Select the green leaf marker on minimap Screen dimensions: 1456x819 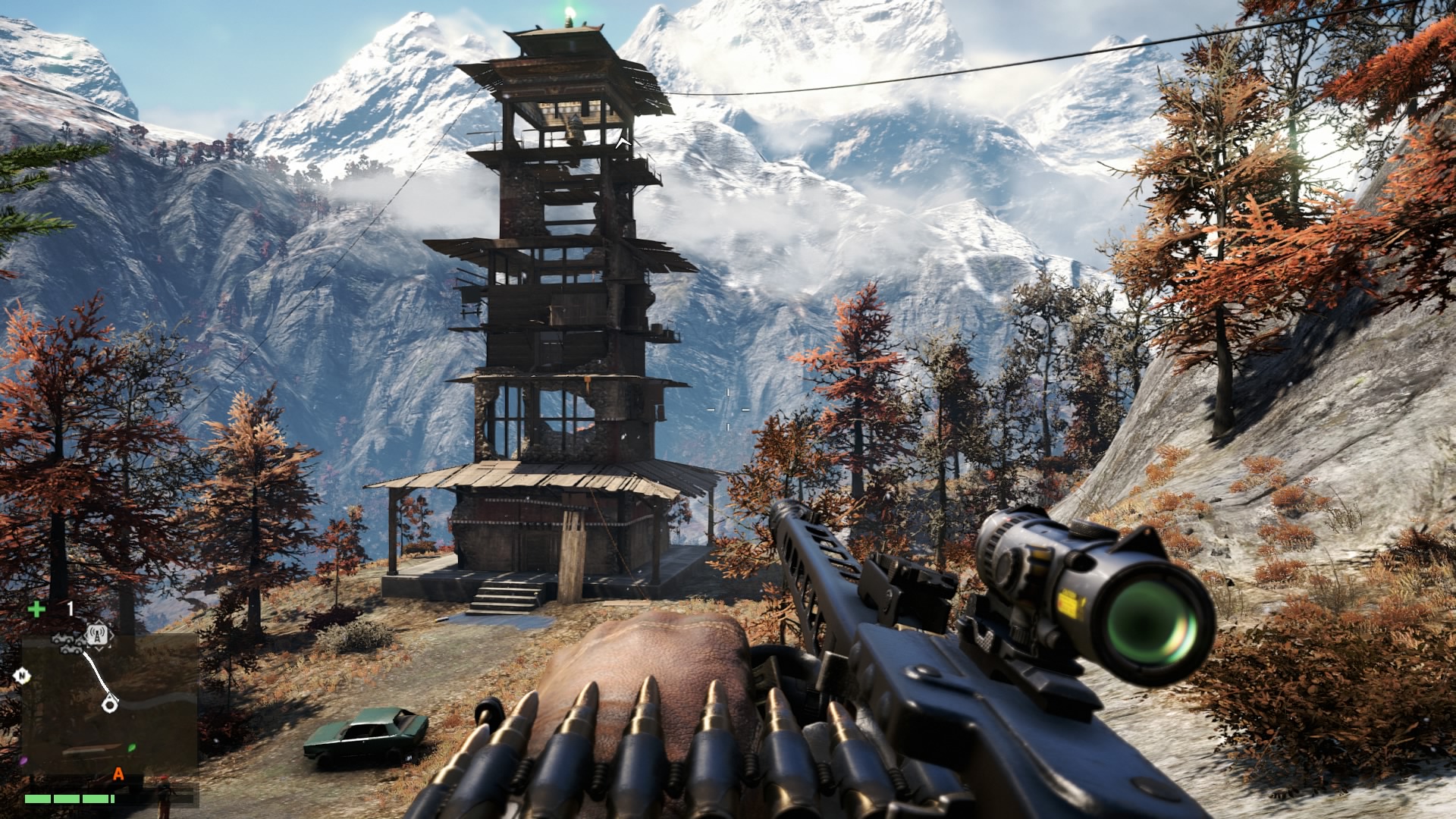pyautogui.click(x=132, y=747)
